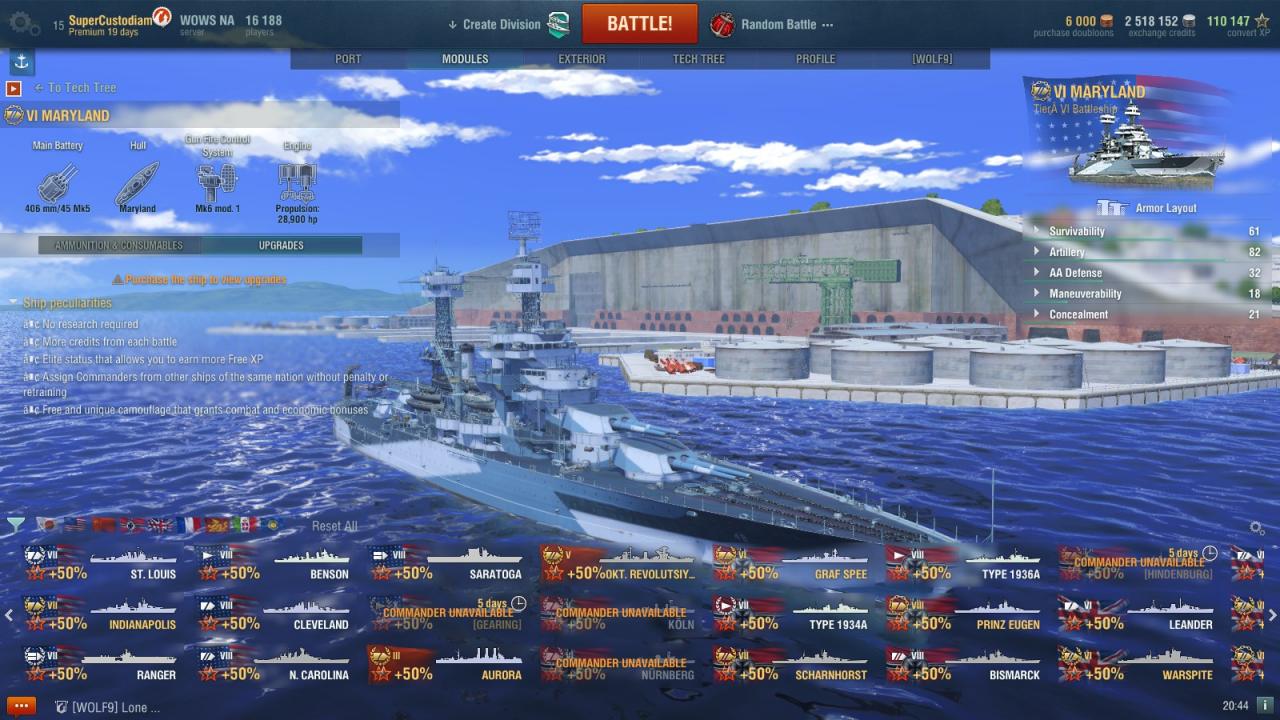Switch to the PORT tab

(x=348, y=59)
